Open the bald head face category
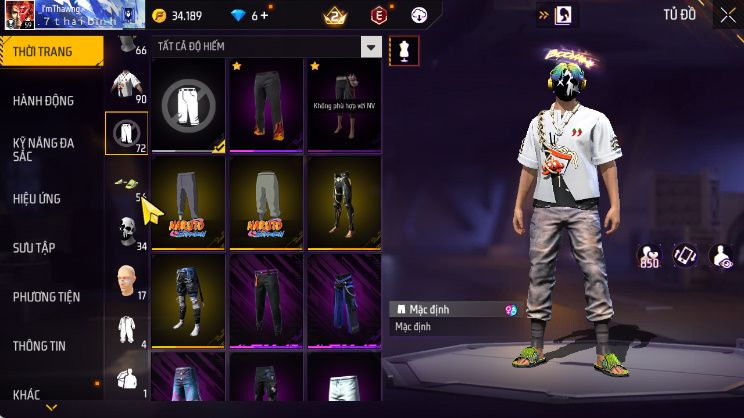The width and height of the screenshot is (744, 418). point(126,279)
